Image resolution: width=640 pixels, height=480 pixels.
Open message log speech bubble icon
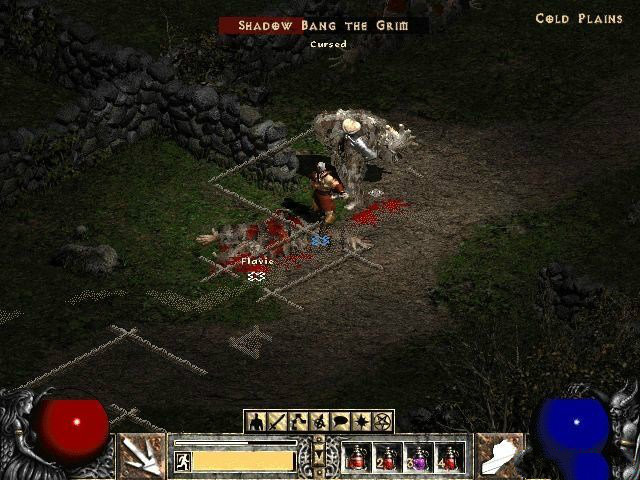[340, 421]
